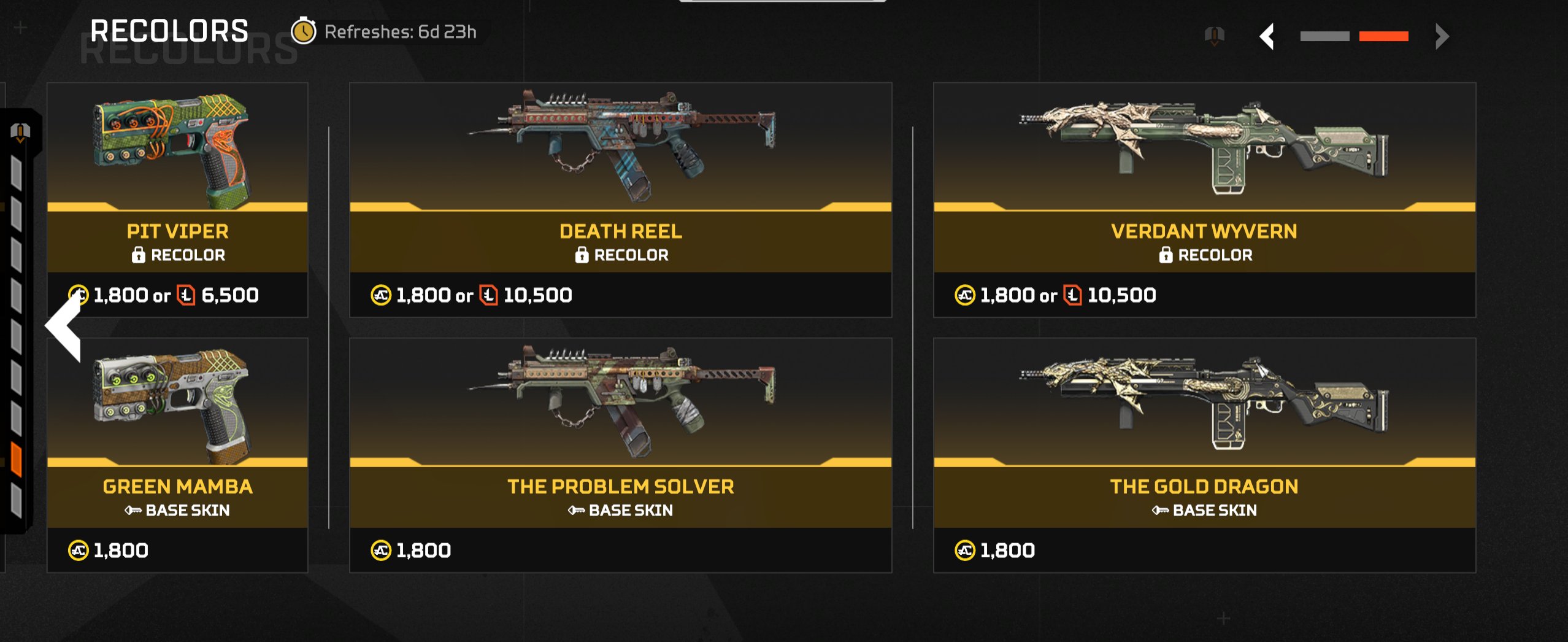This screenshot has width=1568, height=642.
Task: Select the Pit Viper recolor skin
Action: (177, 199)
